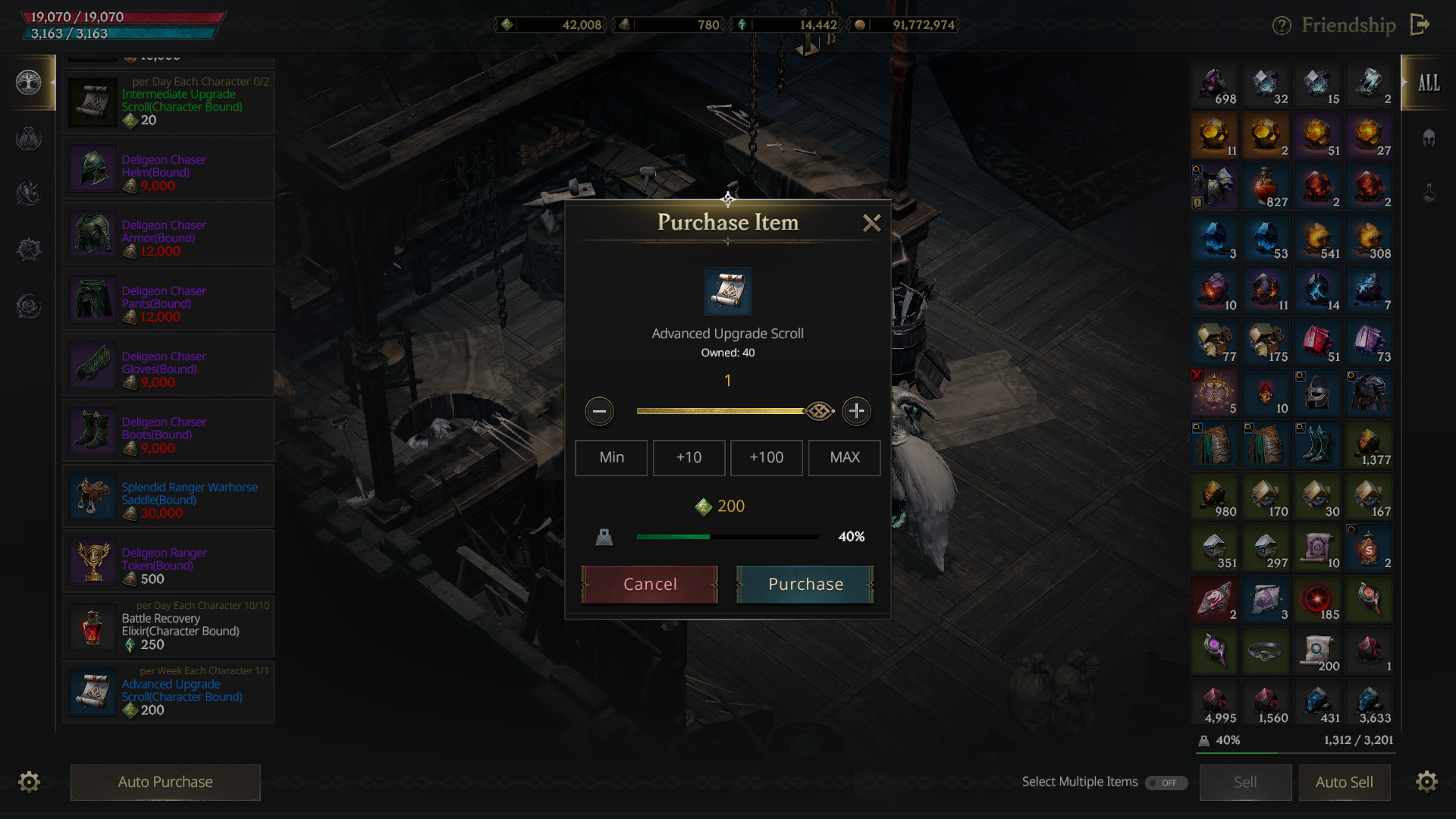This screenshot has width=1456, height=819.
Task: Open Auto Purchase
Action: (165, 782)
